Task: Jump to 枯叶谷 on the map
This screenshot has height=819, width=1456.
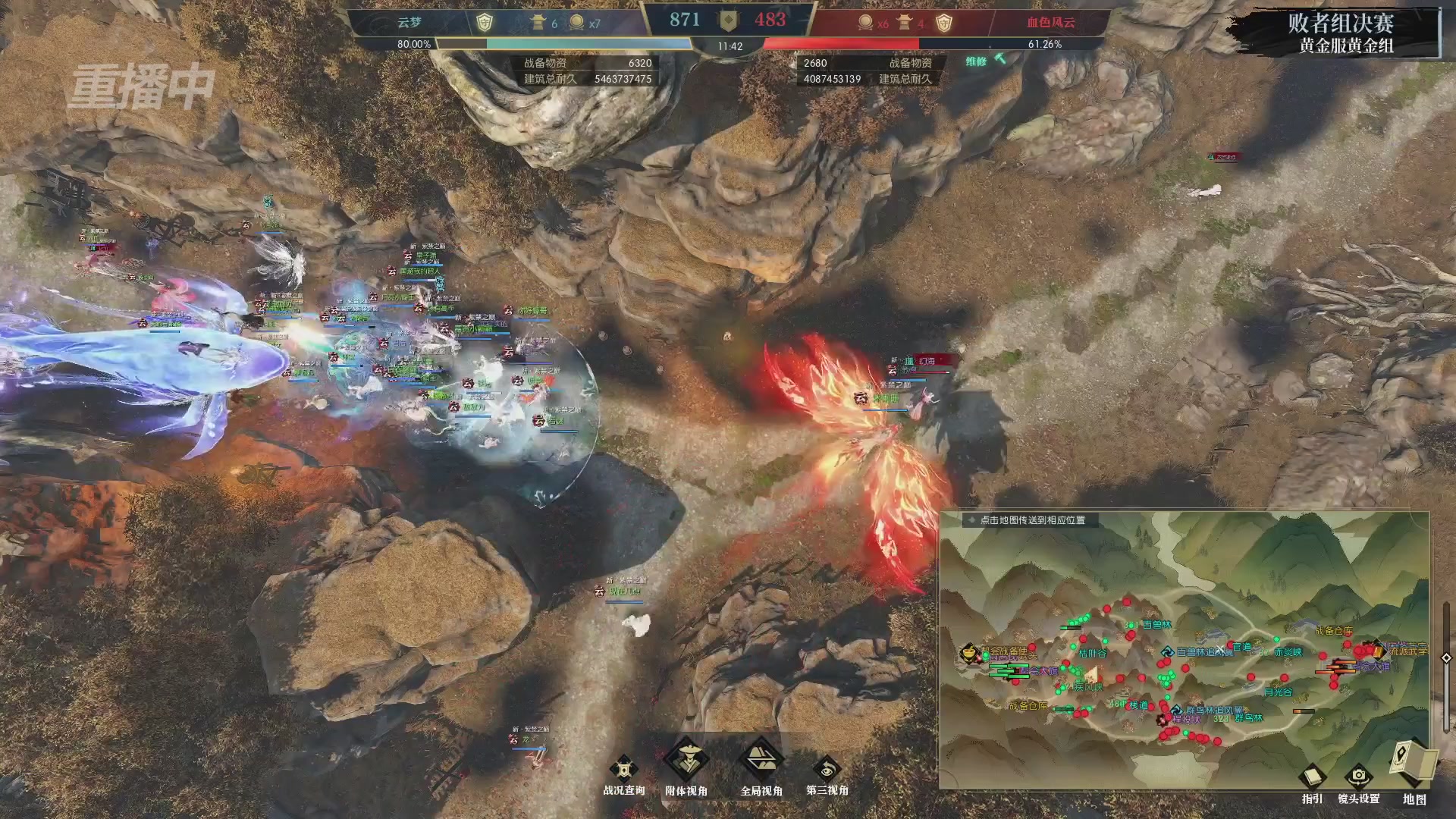Action: point(1092,653)
